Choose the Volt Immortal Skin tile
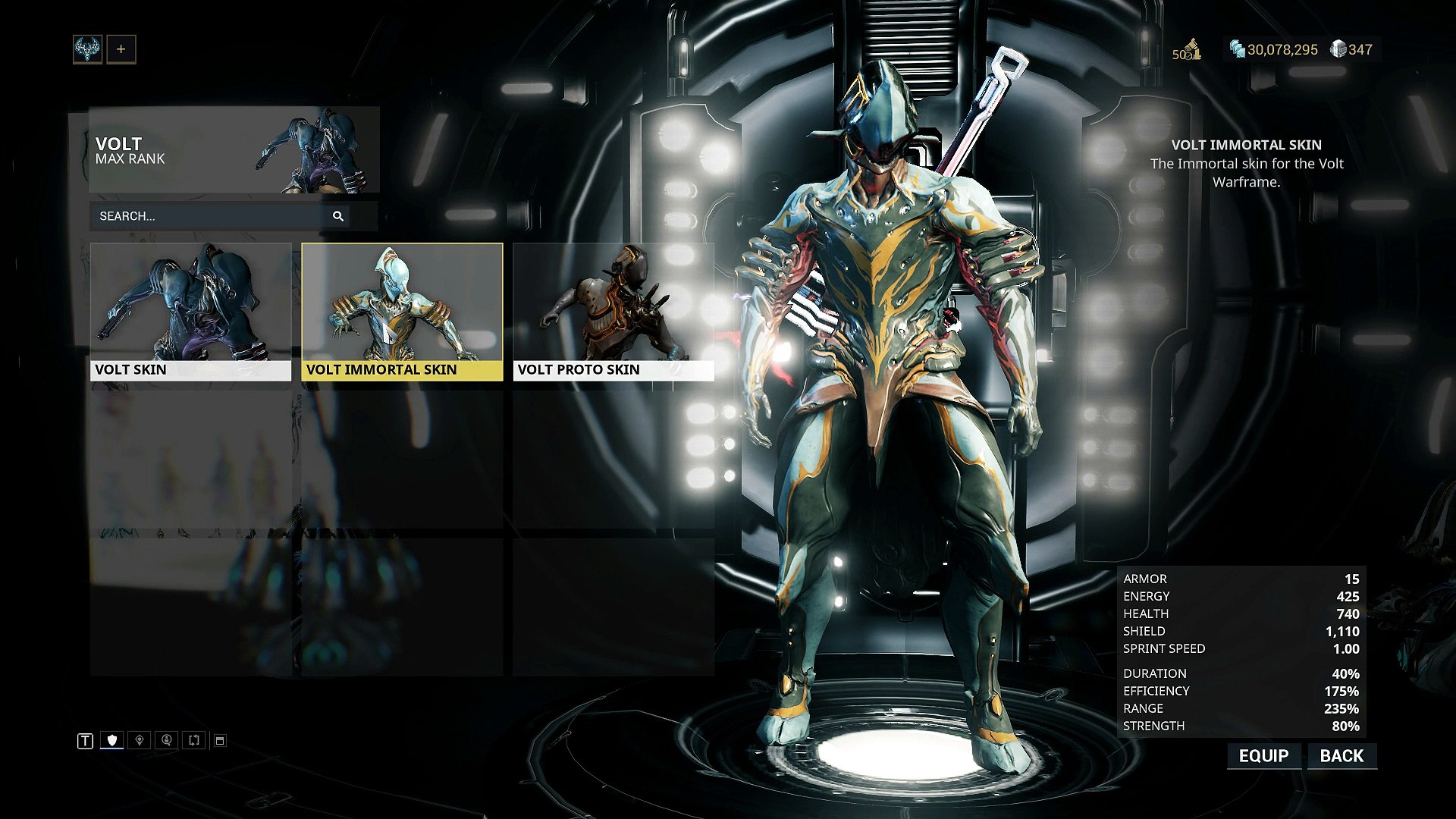Screen dimensions: 1456x819 click(x=402, y=311)
